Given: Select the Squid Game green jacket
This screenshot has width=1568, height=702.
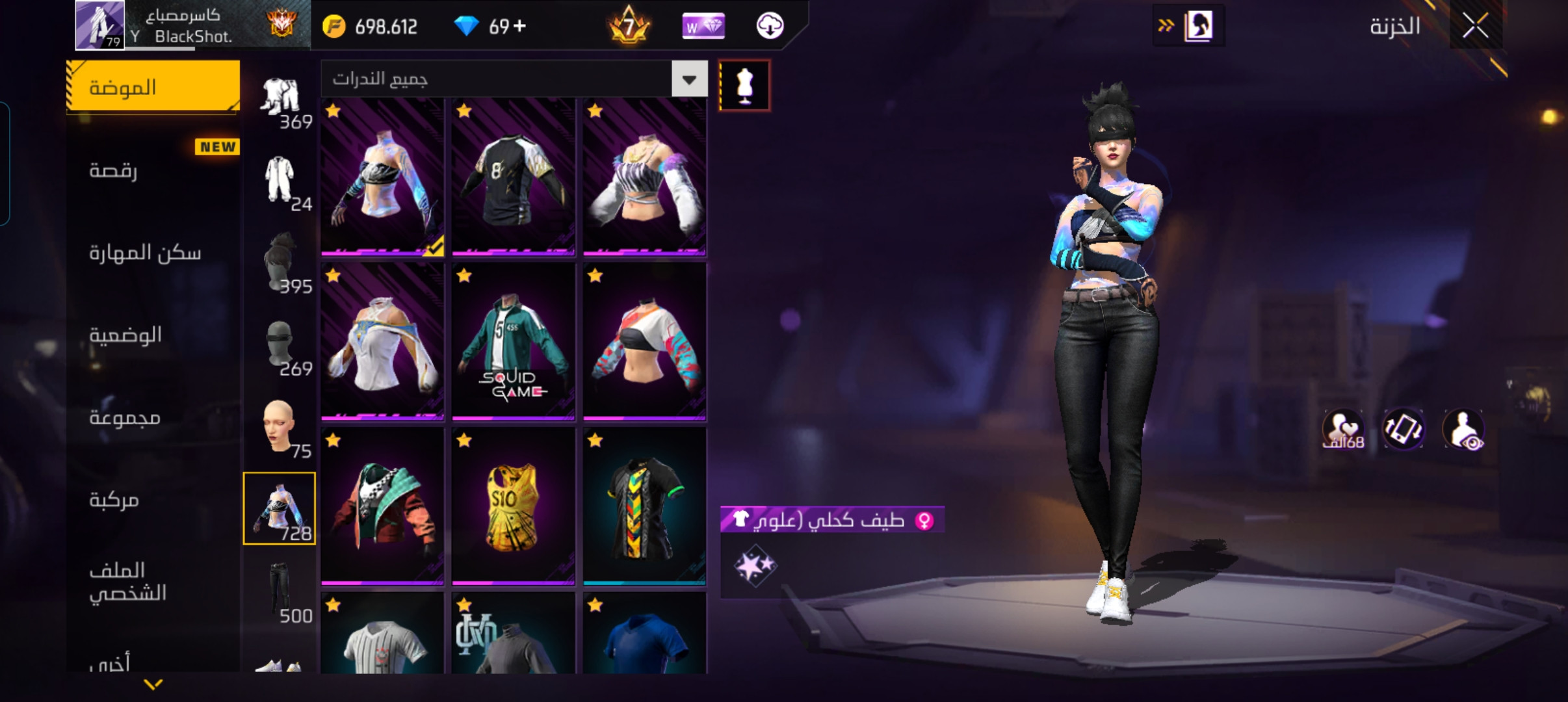Looking at the screenshot, I should (513, 342).
